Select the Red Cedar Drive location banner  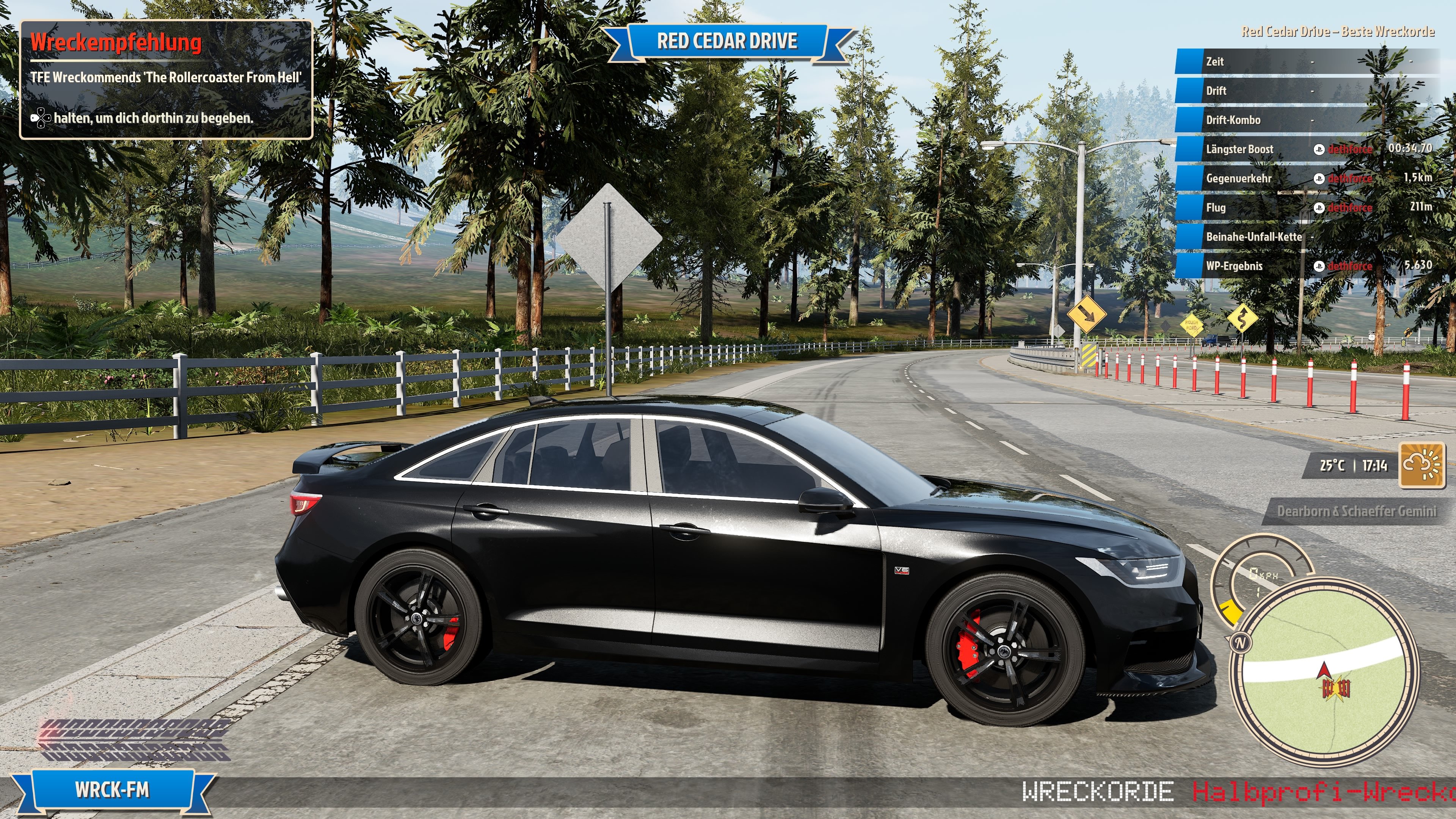[x=727, y=41]
